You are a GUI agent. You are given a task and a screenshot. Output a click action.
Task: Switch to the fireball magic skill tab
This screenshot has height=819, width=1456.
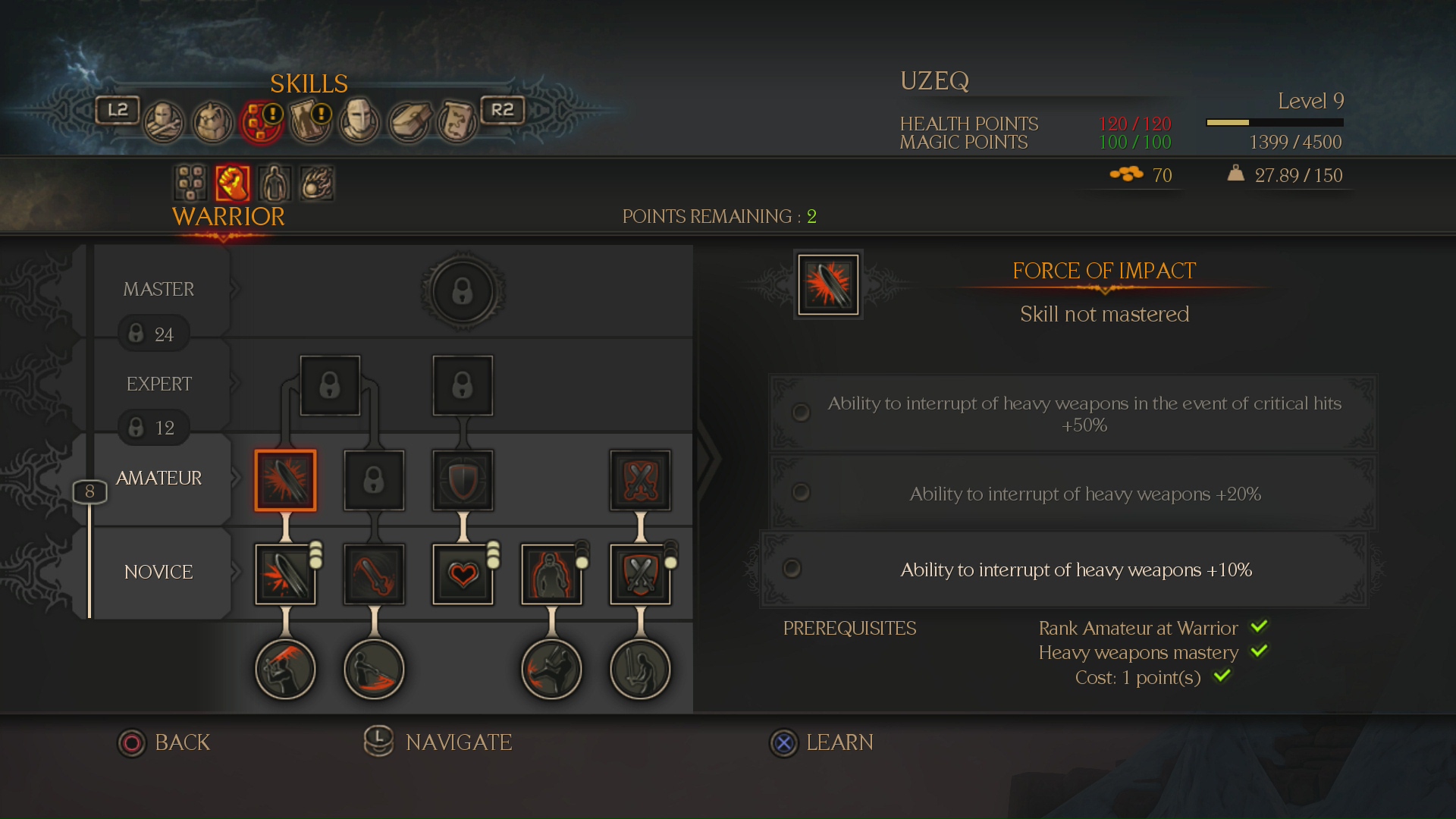[317, 183]
